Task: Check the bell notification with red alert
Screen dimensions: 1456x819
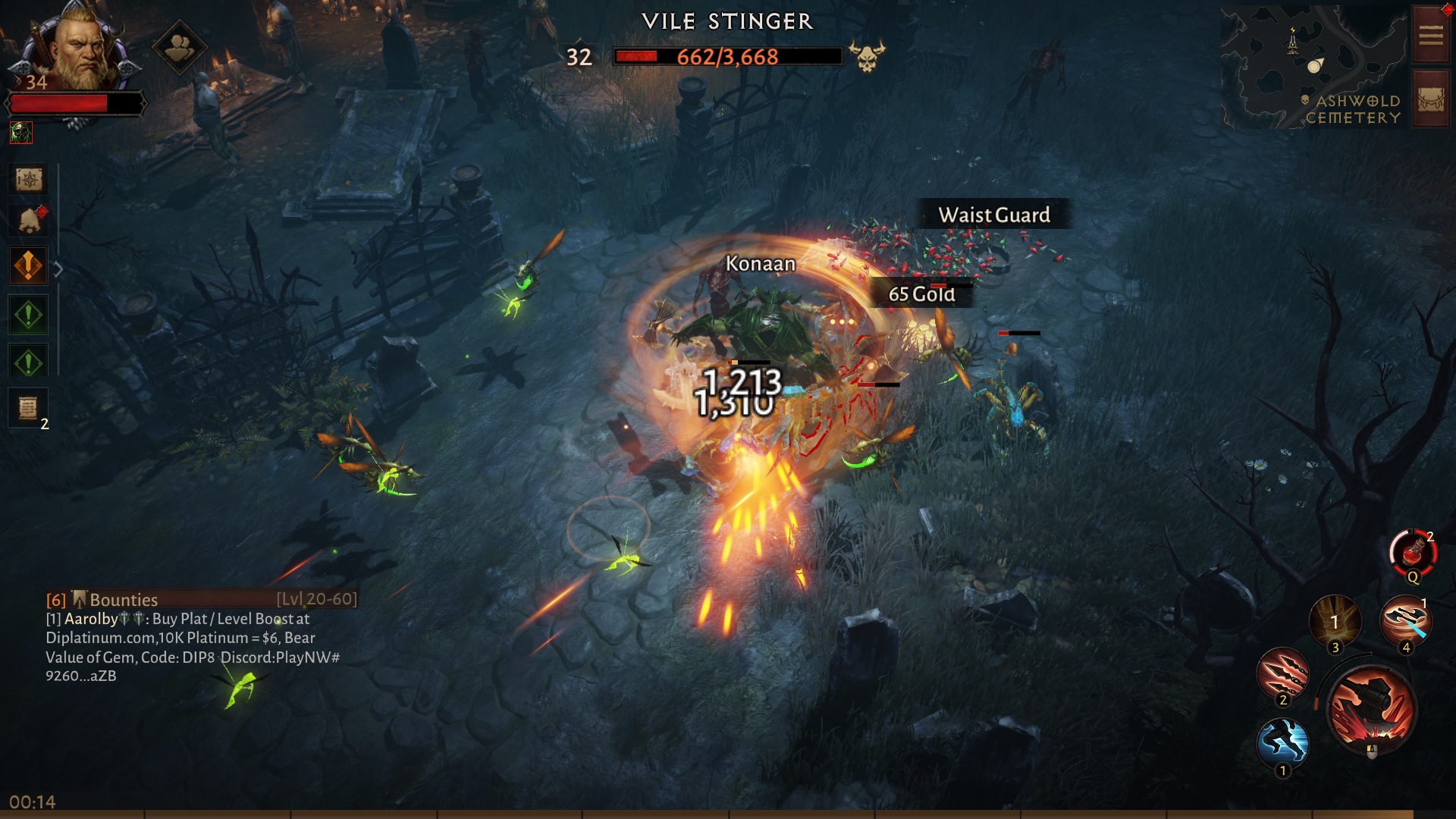Action: (x=28, y=219)
